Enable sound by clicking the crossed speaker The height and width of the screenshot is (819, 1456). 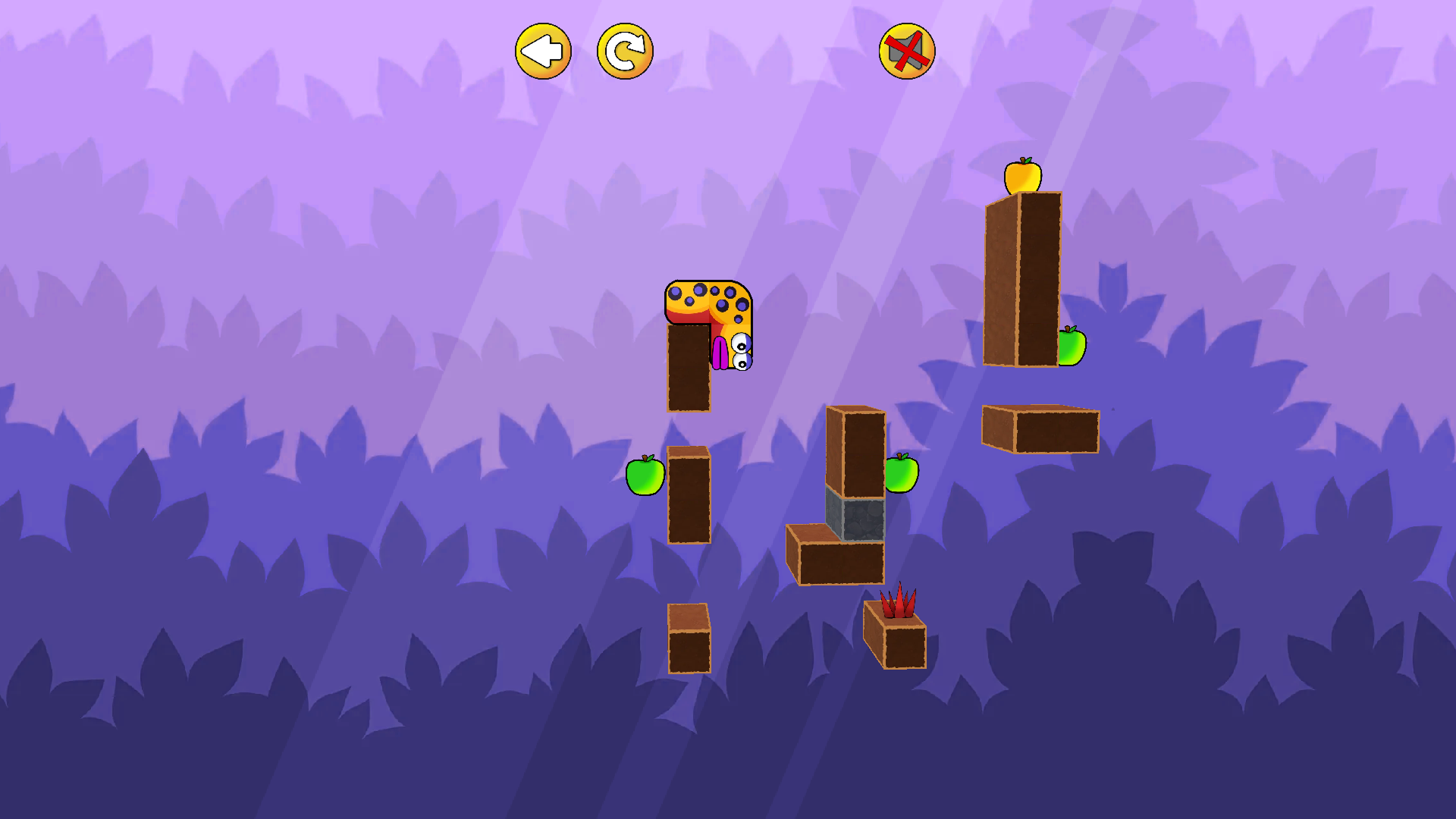pos(907,50)
